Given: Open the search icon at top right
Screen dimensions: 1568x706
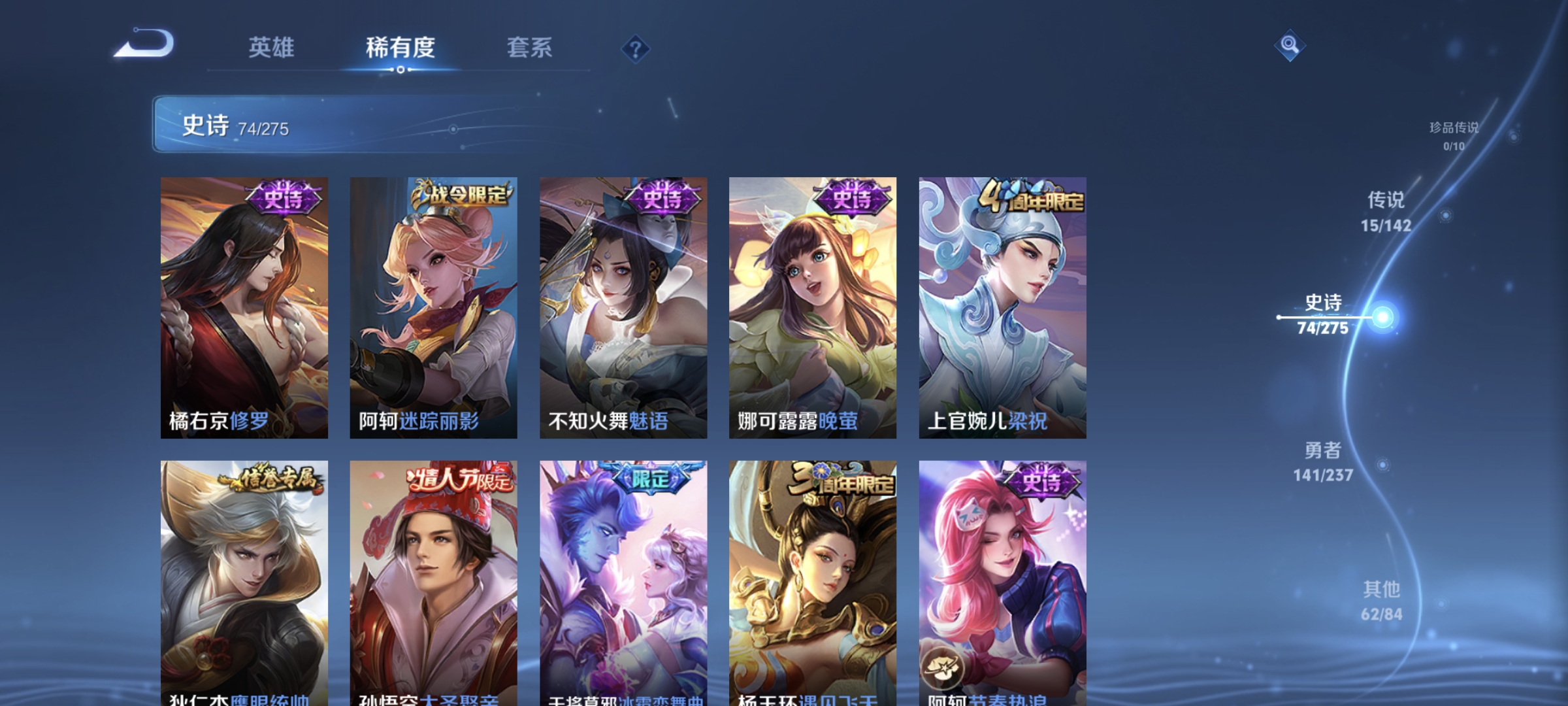Looking at the screenshot, I should [x=1290, y=44].
